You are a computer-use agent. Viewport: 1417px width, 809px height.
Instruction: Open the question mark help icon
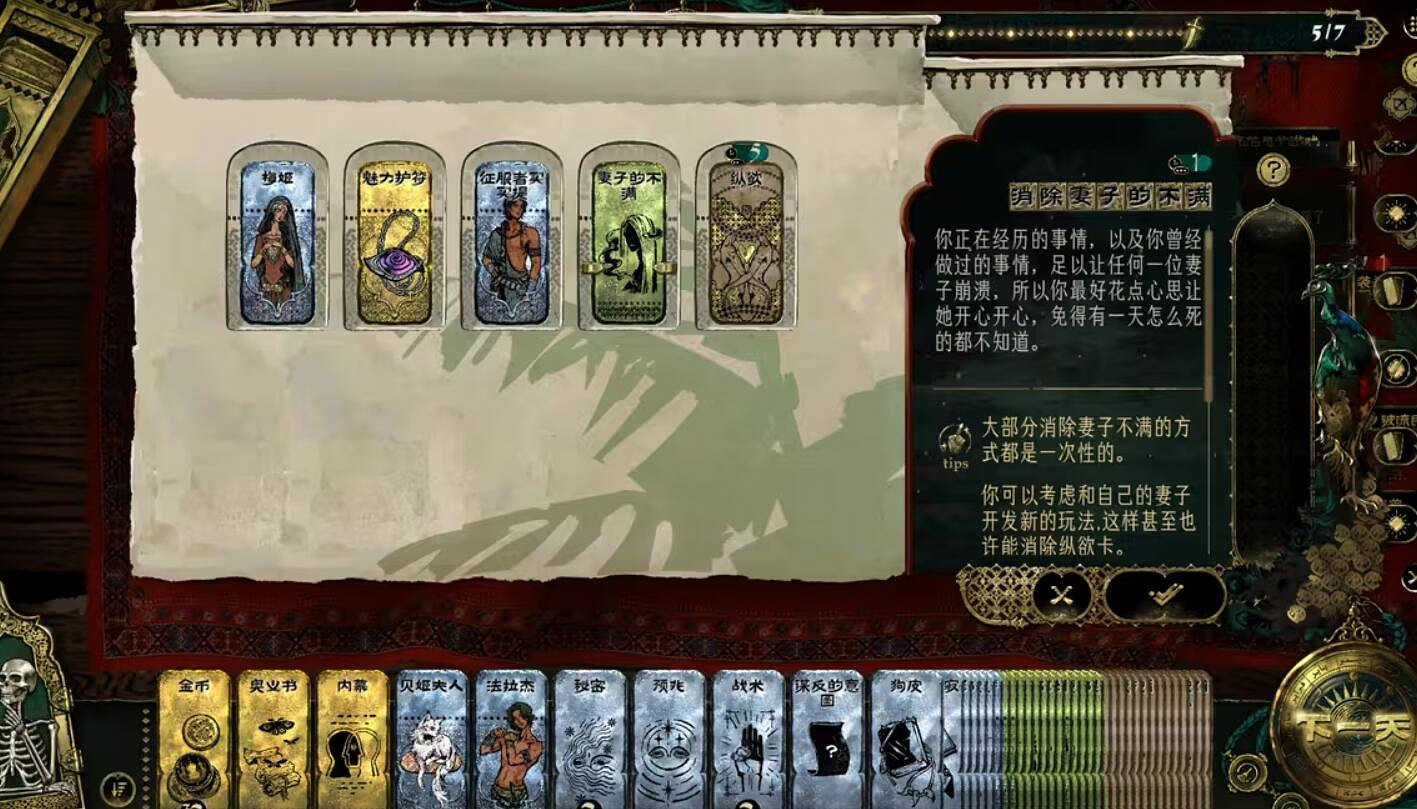1274,169
